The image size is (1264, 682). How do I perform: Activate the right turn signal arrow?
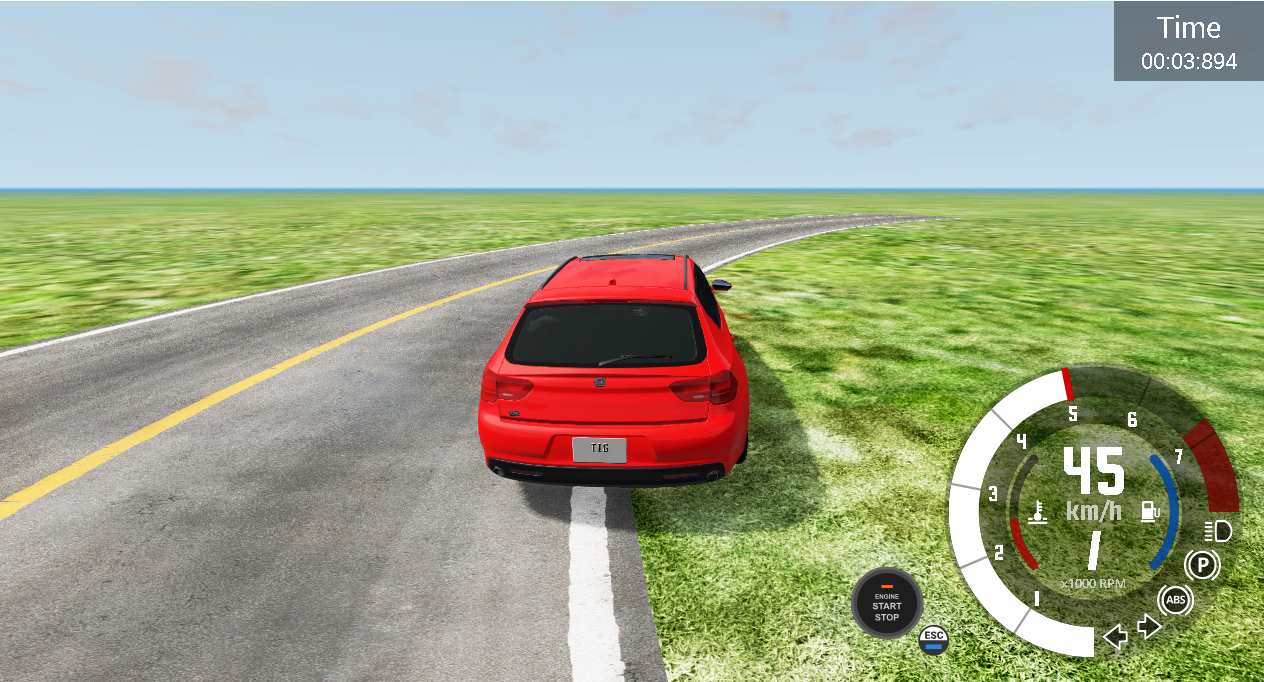point(1149,627)
